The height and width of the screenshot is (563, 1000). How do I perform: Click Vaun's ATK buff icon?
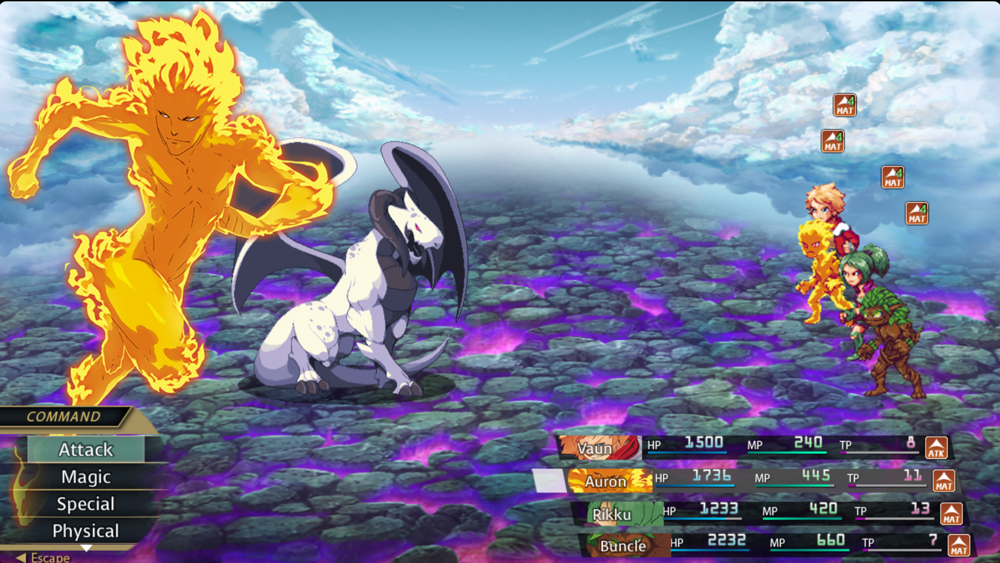(x=936, y=448)
